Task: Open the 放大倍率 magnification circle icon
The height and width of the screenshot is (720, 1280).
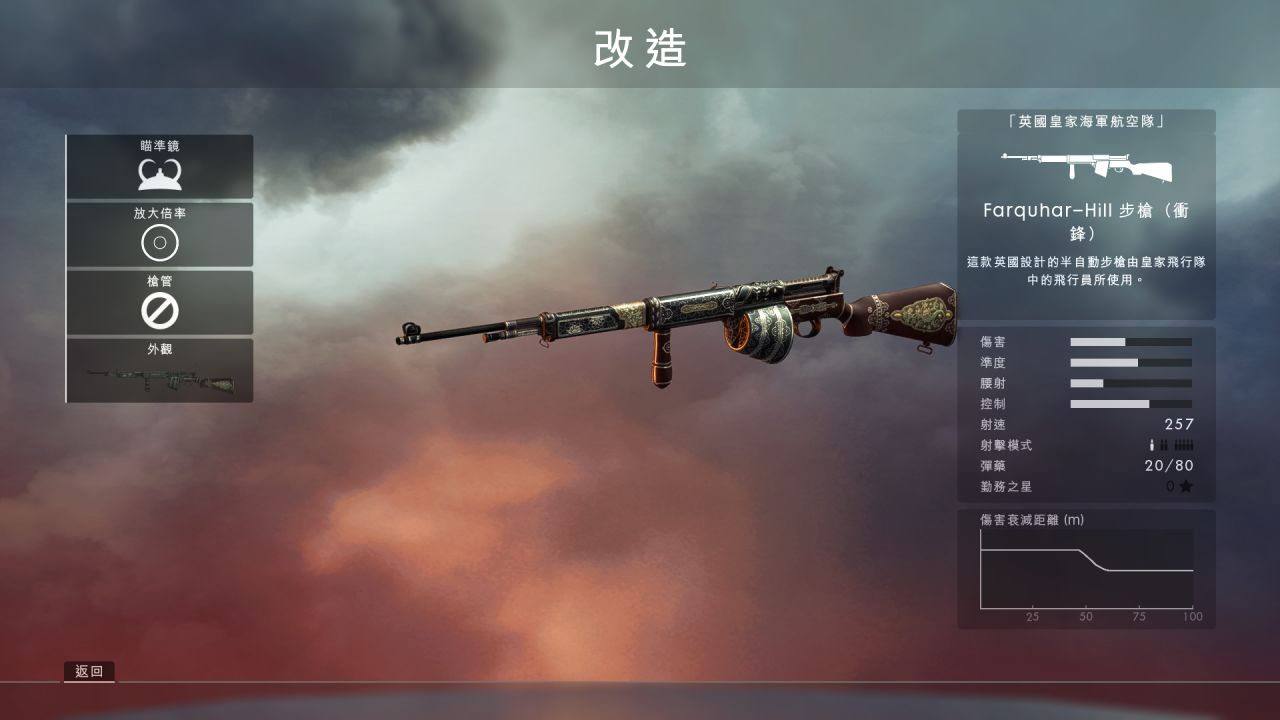Action: (x=159, y=243)
